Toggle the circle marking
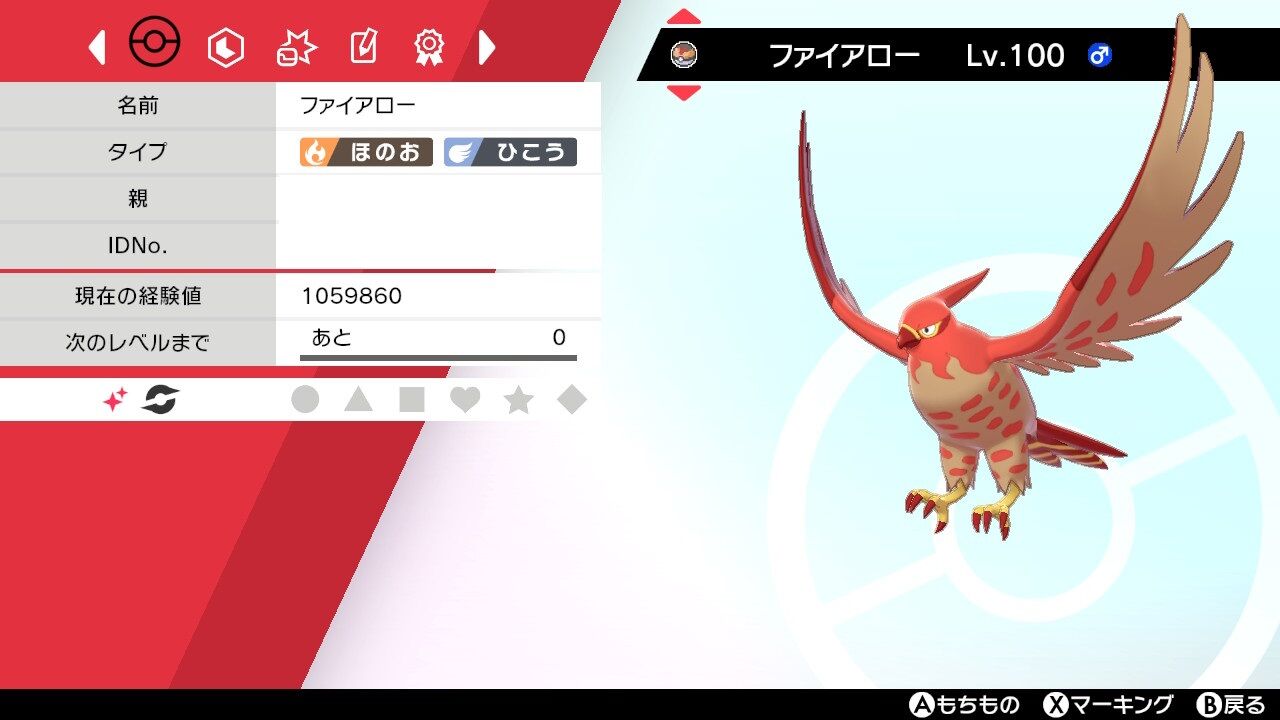 [307, 399]
